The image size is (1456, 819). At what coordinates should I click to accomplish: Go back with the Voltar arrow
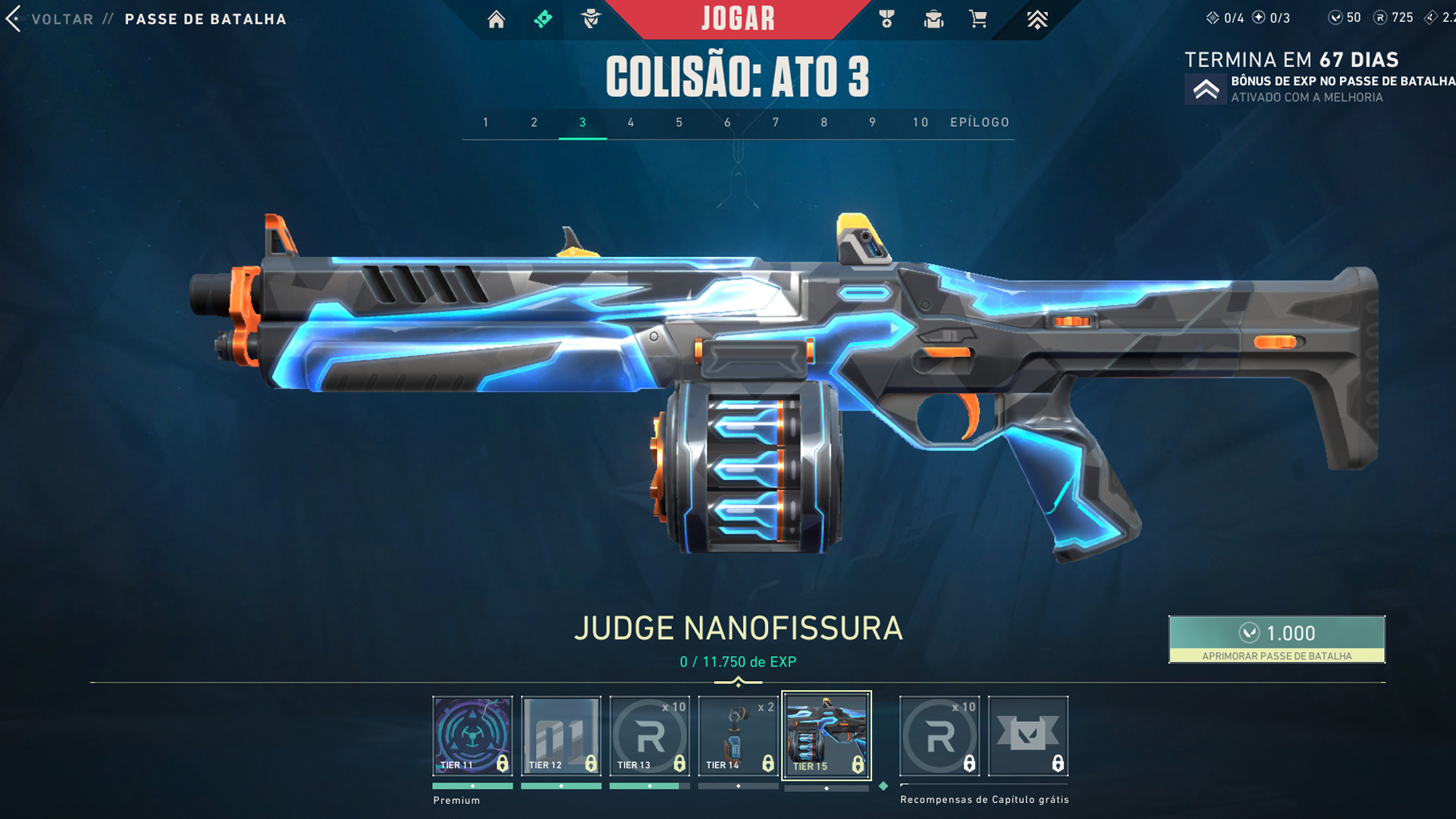[x=14, y=19]
